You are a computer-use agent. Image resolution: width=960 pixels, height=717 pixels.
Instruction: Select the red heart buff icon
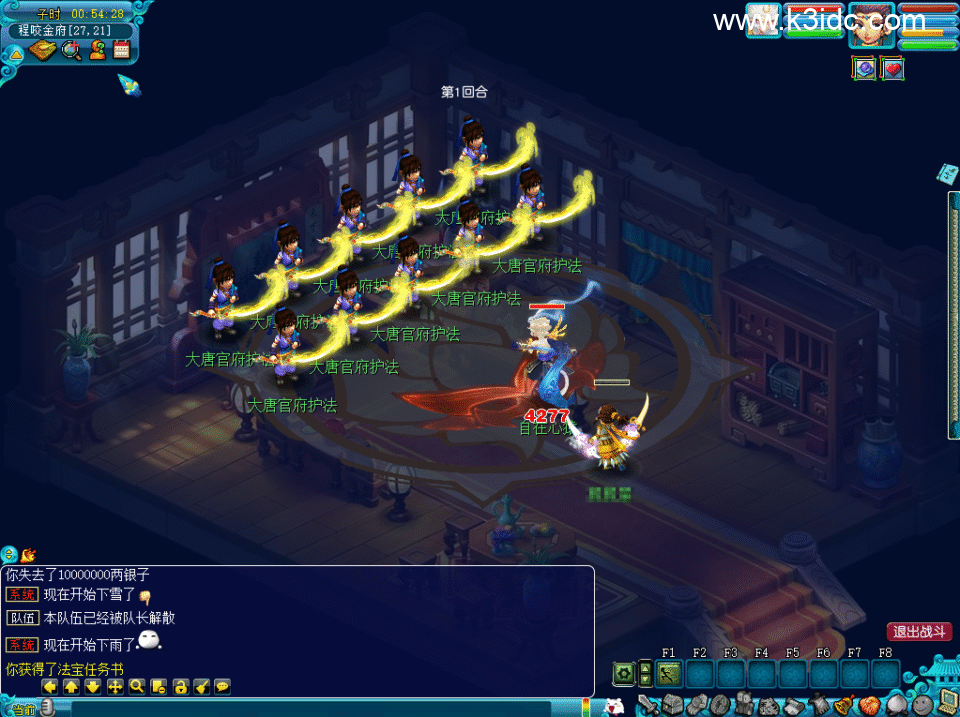[892, 68]
